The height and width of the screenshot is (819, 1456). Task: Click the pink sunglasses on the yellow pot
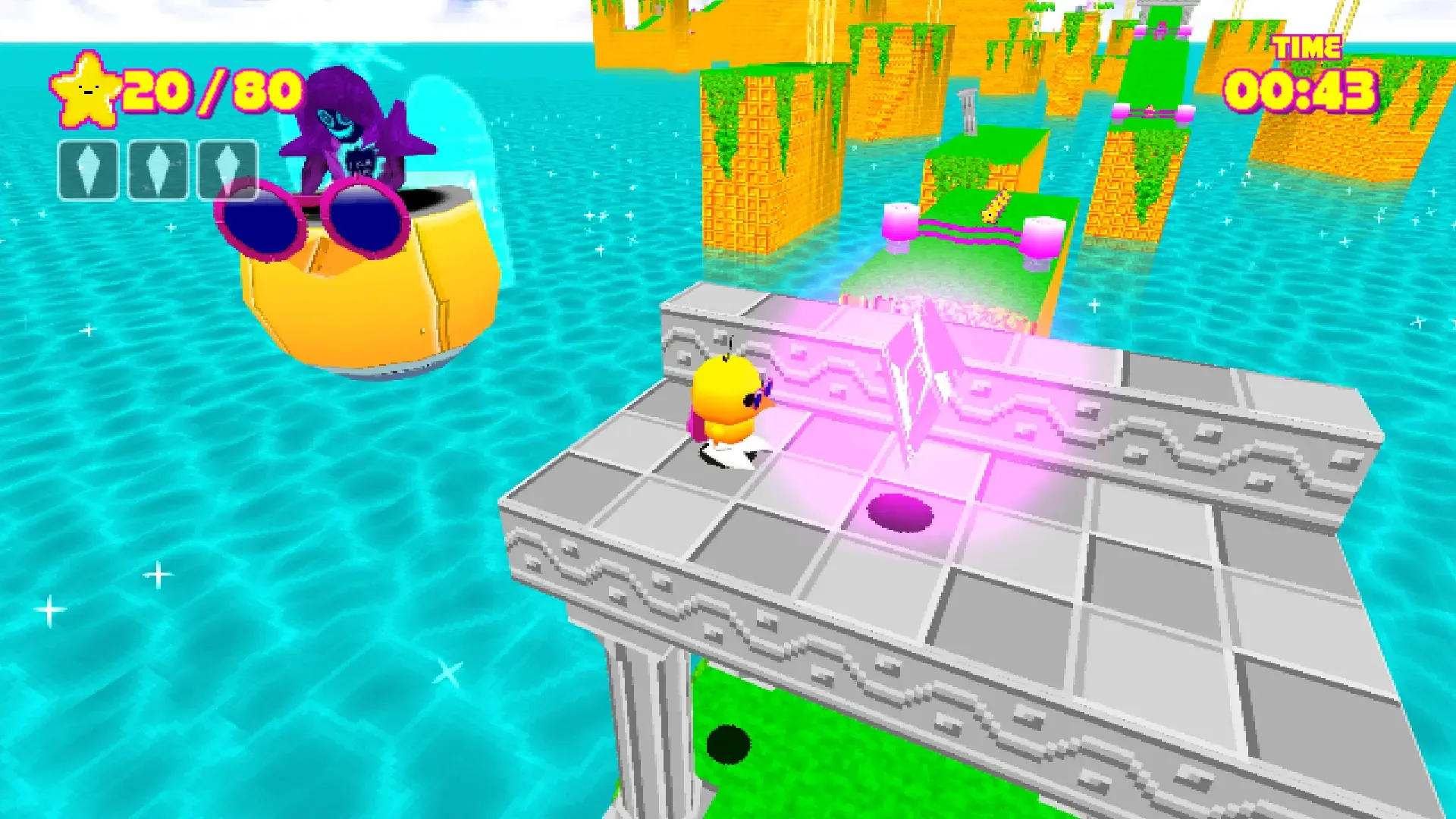[x=311, y=220]
